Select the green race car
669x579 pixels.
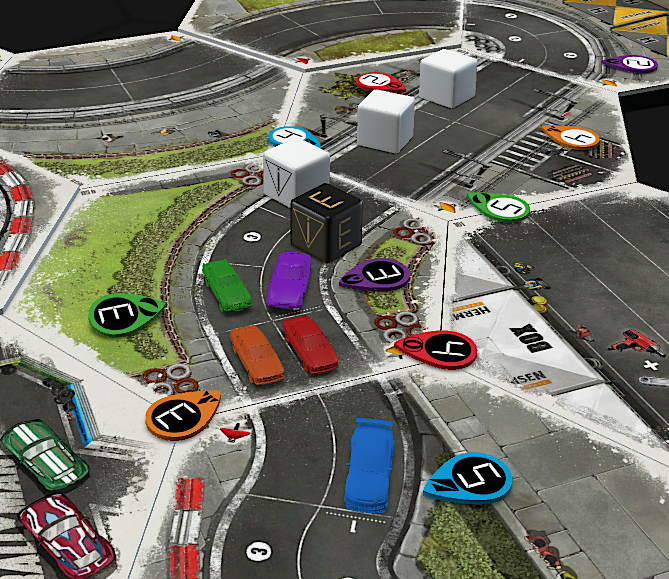(x=227, y=284)
